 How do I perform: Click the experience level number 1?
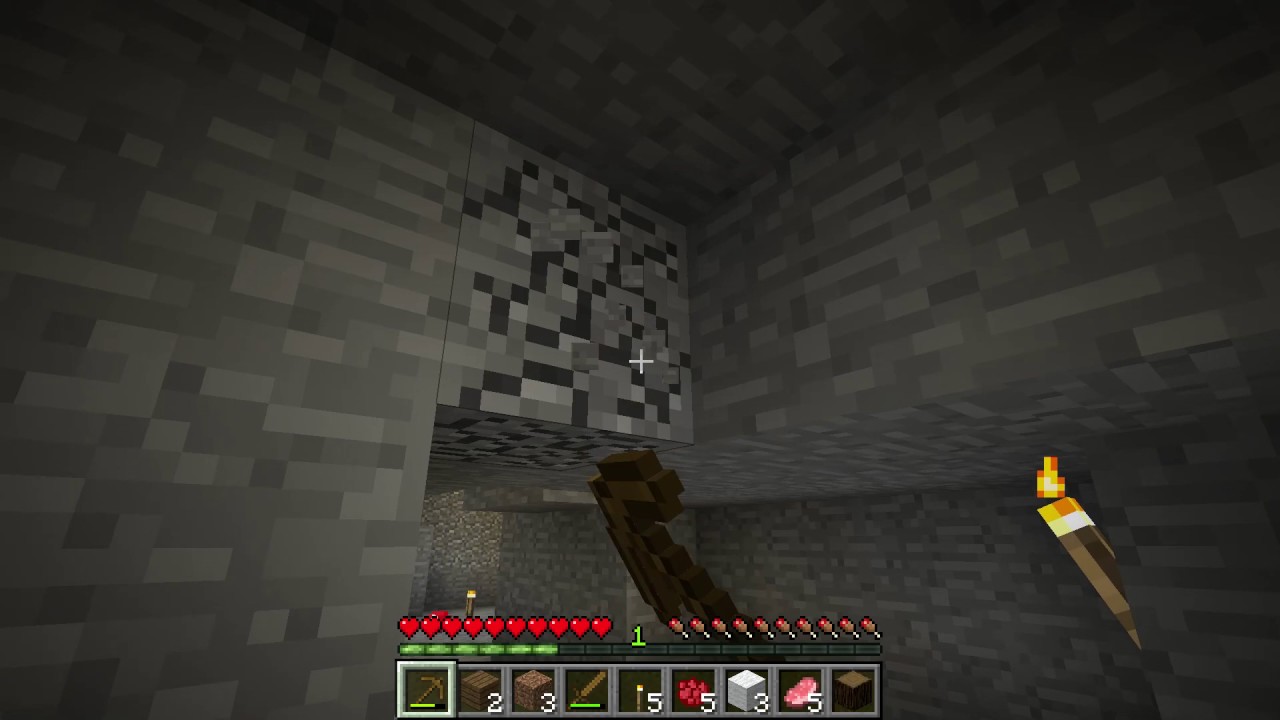coord(639,636)
